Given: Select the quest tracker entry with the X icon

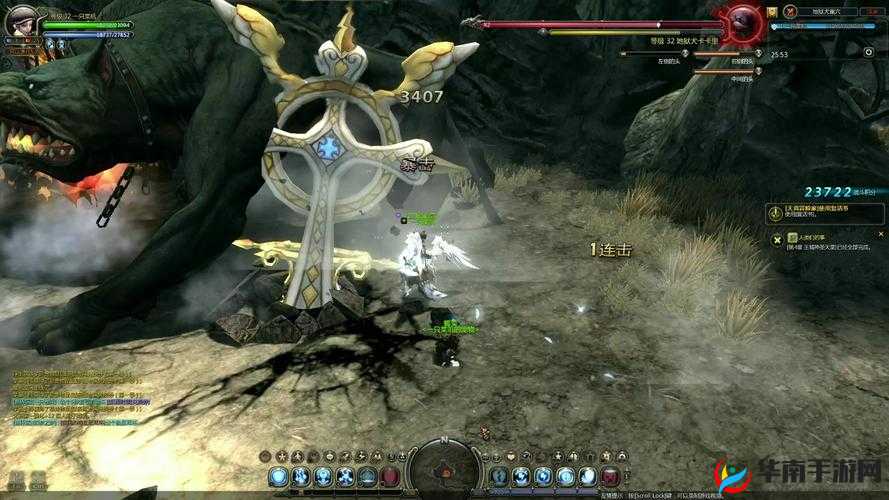Looking at the screenshot, I should coord(827,241).
